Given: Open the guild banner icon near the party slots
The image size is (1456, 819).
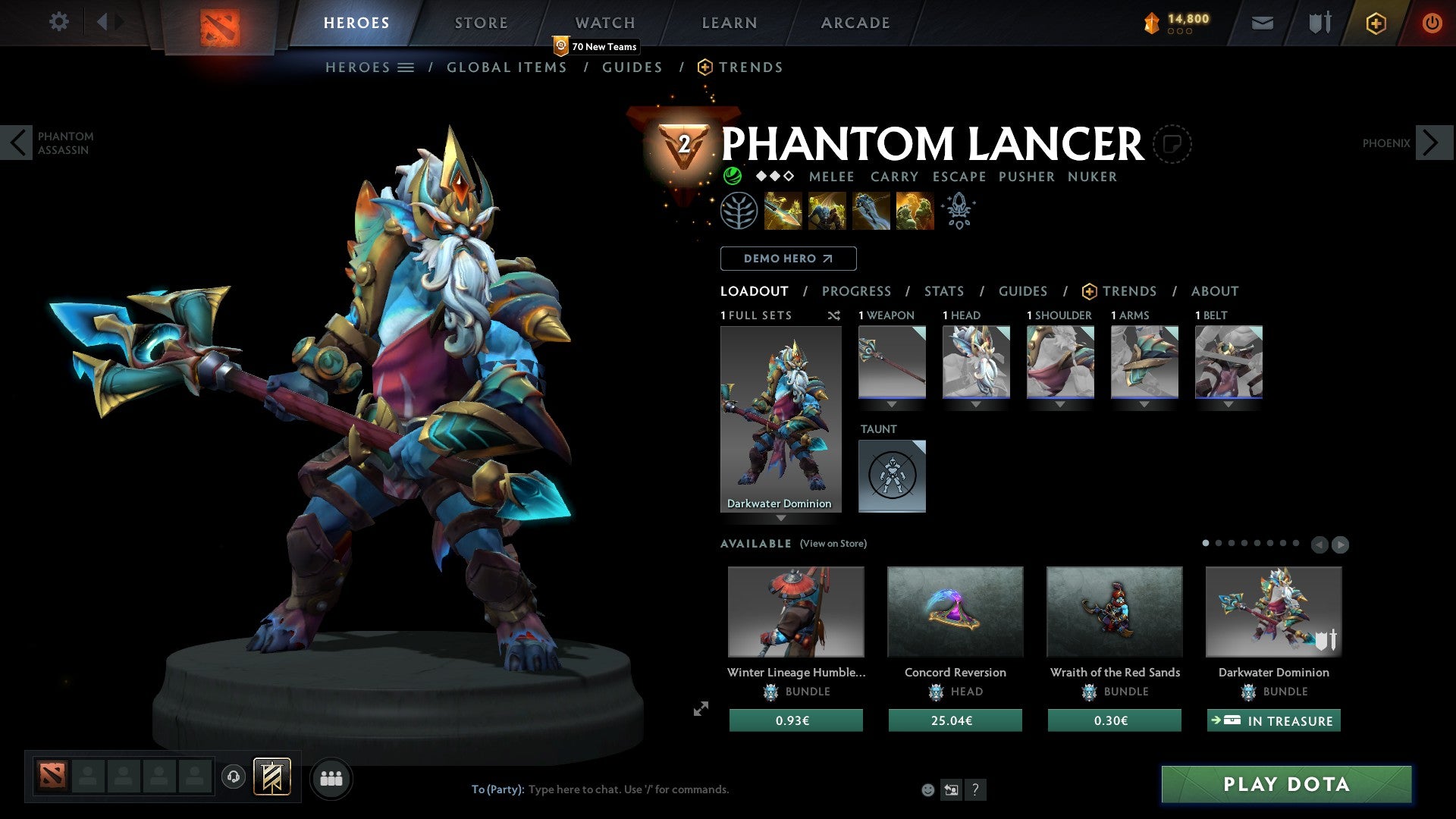Looking at the screenshot, I should (273, 777).
